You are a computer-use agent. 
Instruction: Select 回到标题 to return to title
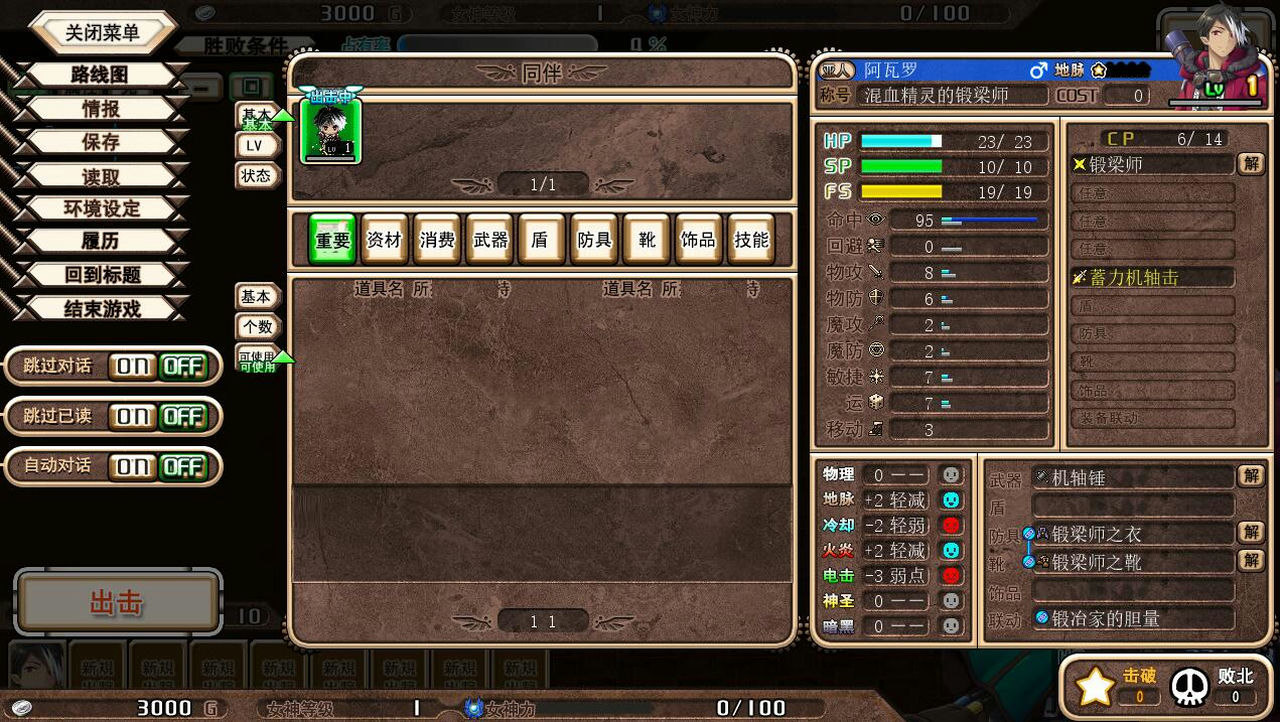pos(100,275)
